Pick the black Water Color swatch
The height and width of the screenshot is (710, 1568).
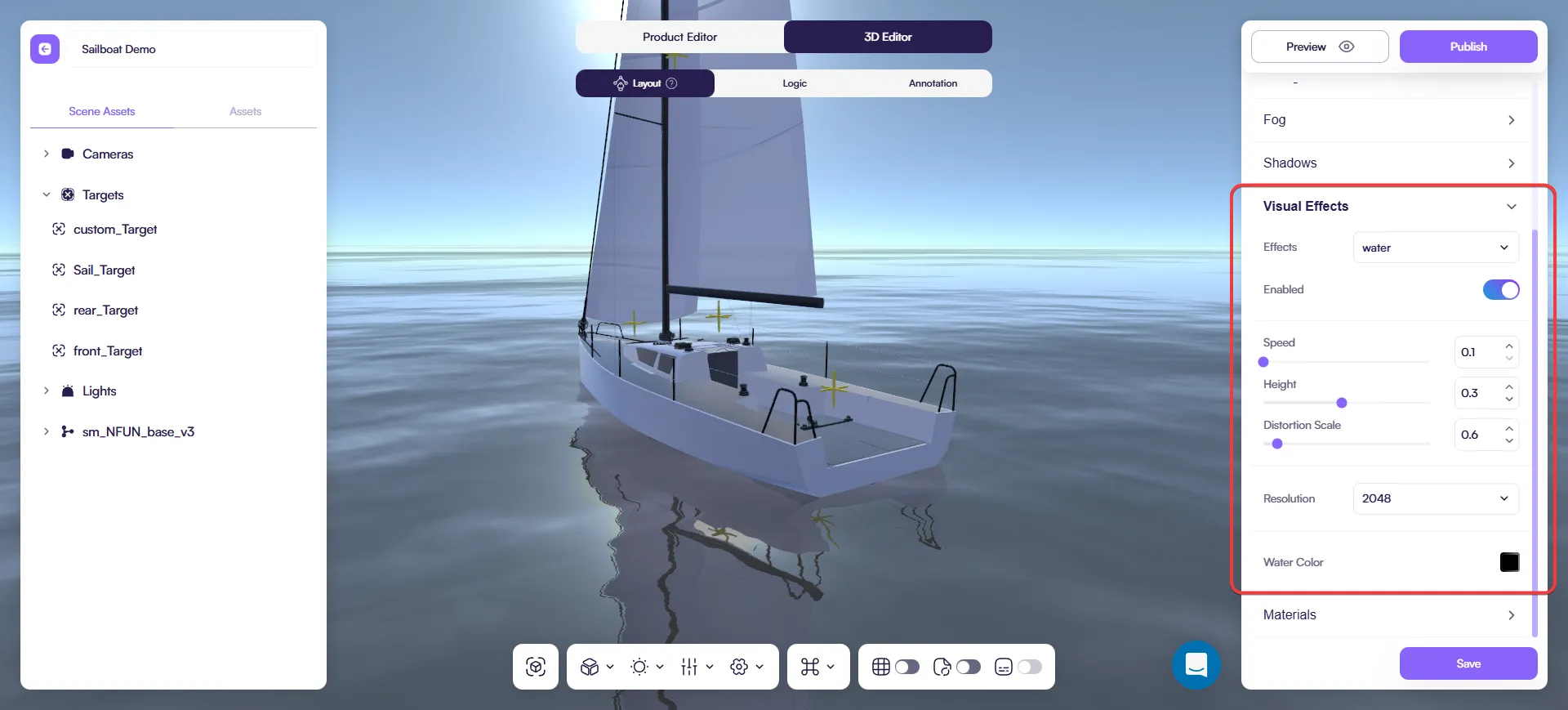1509,562
